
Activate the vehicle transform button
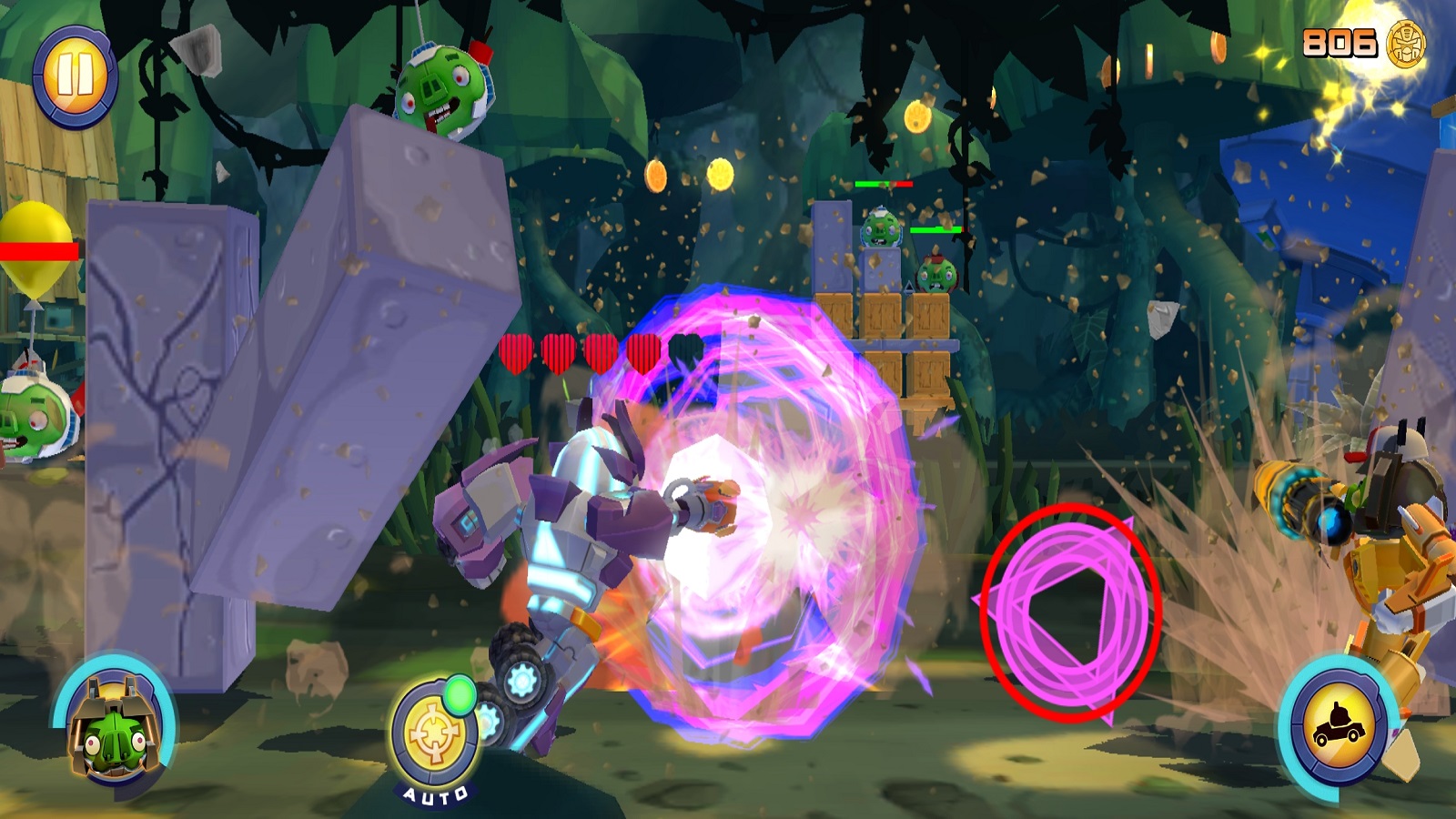coord(1339,725)
